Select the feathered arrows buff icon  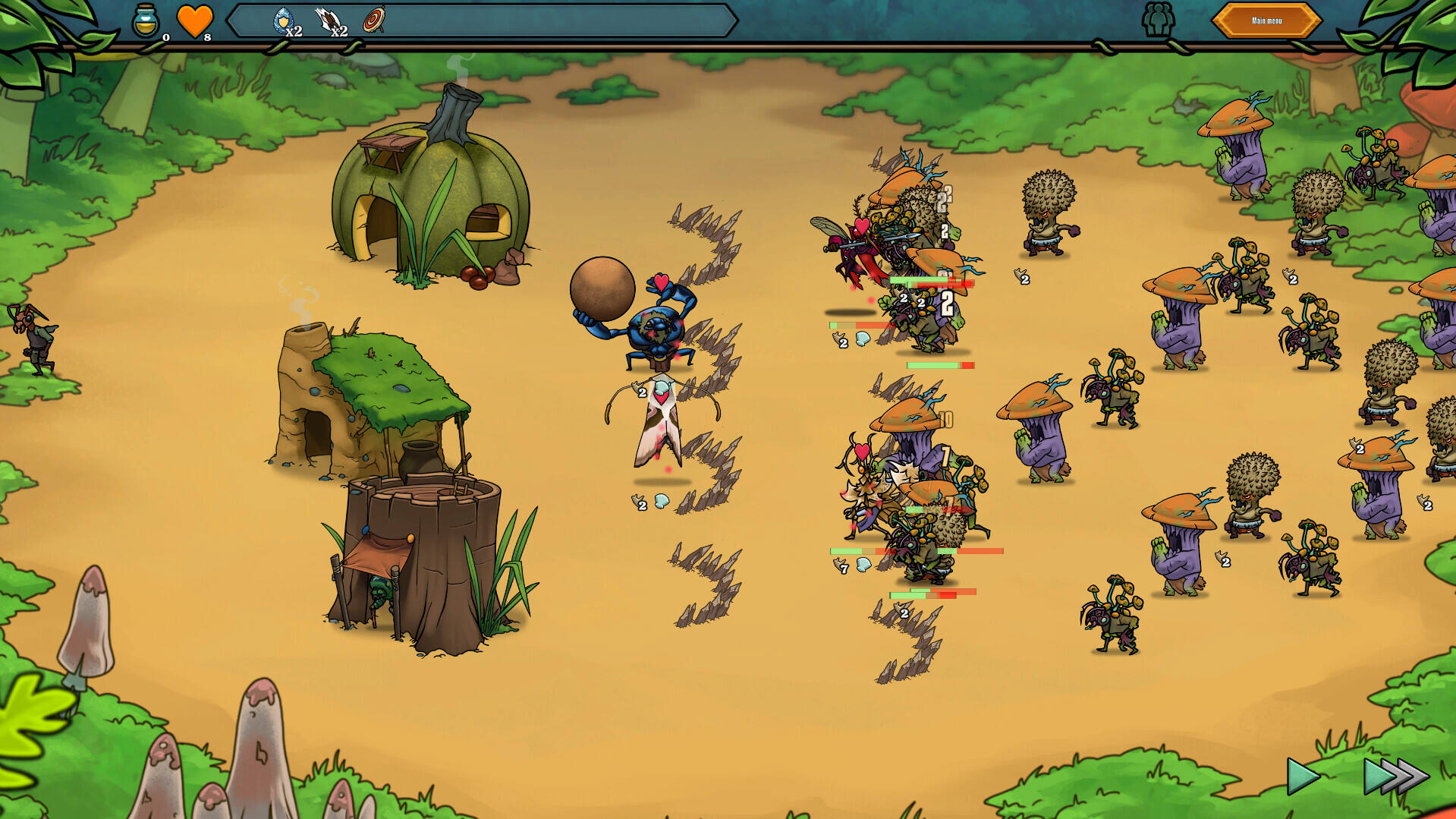pyautogui.click(x=330, y=20)
